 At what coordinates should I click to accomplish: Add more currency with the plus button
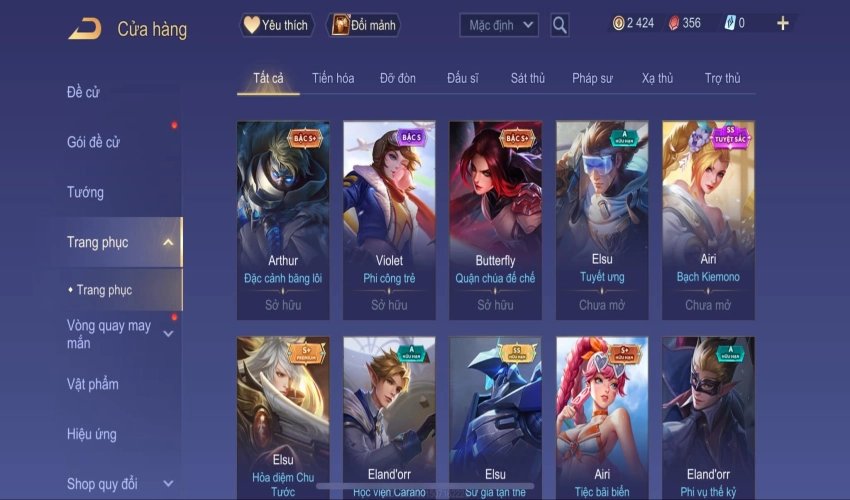click(x=782, y=23)
